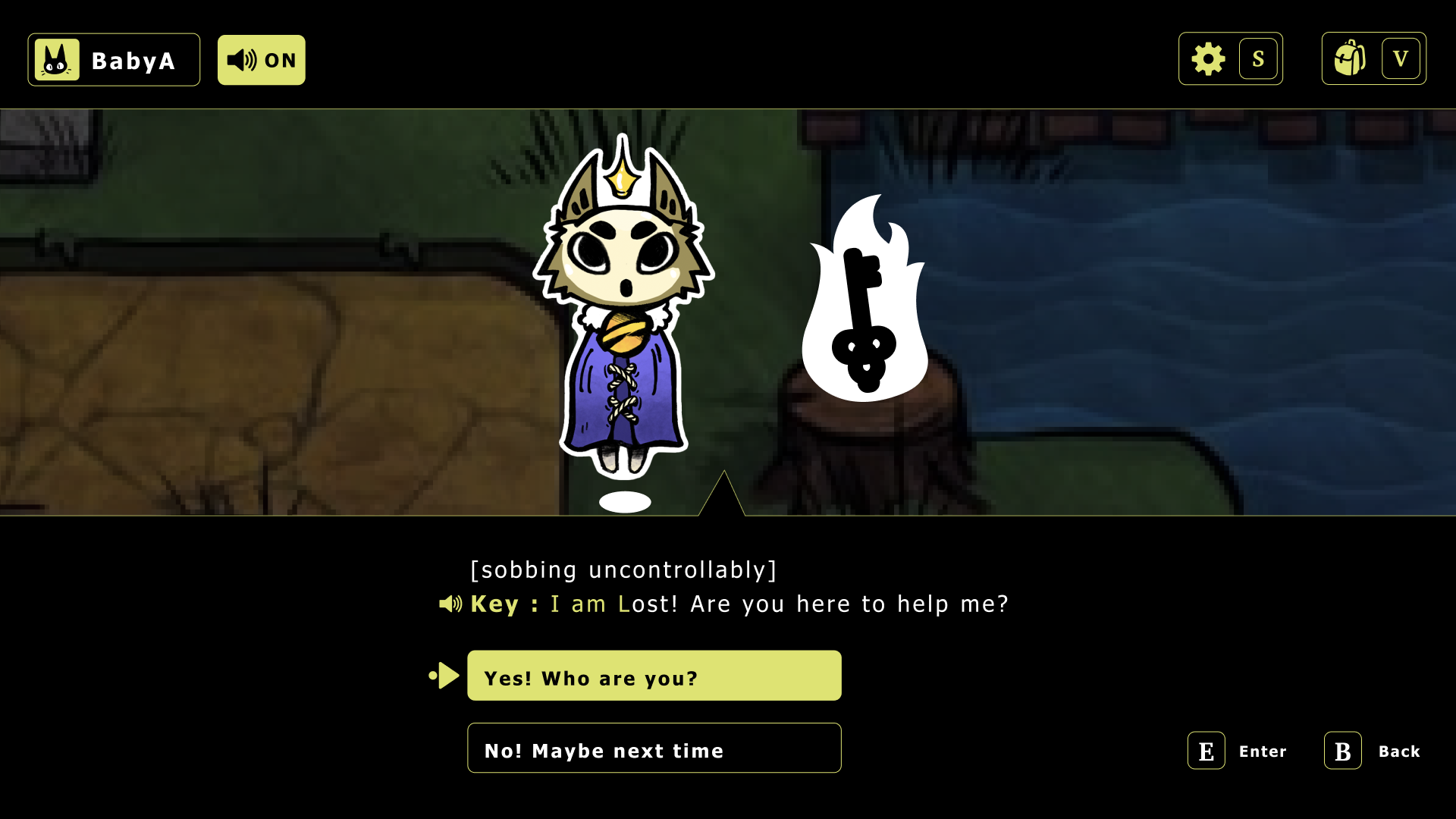Viewport: 1456px width, 819px height.
Task: Click the arrow indicator beside the highlighted choice
Action: click(x=444, y=674)
